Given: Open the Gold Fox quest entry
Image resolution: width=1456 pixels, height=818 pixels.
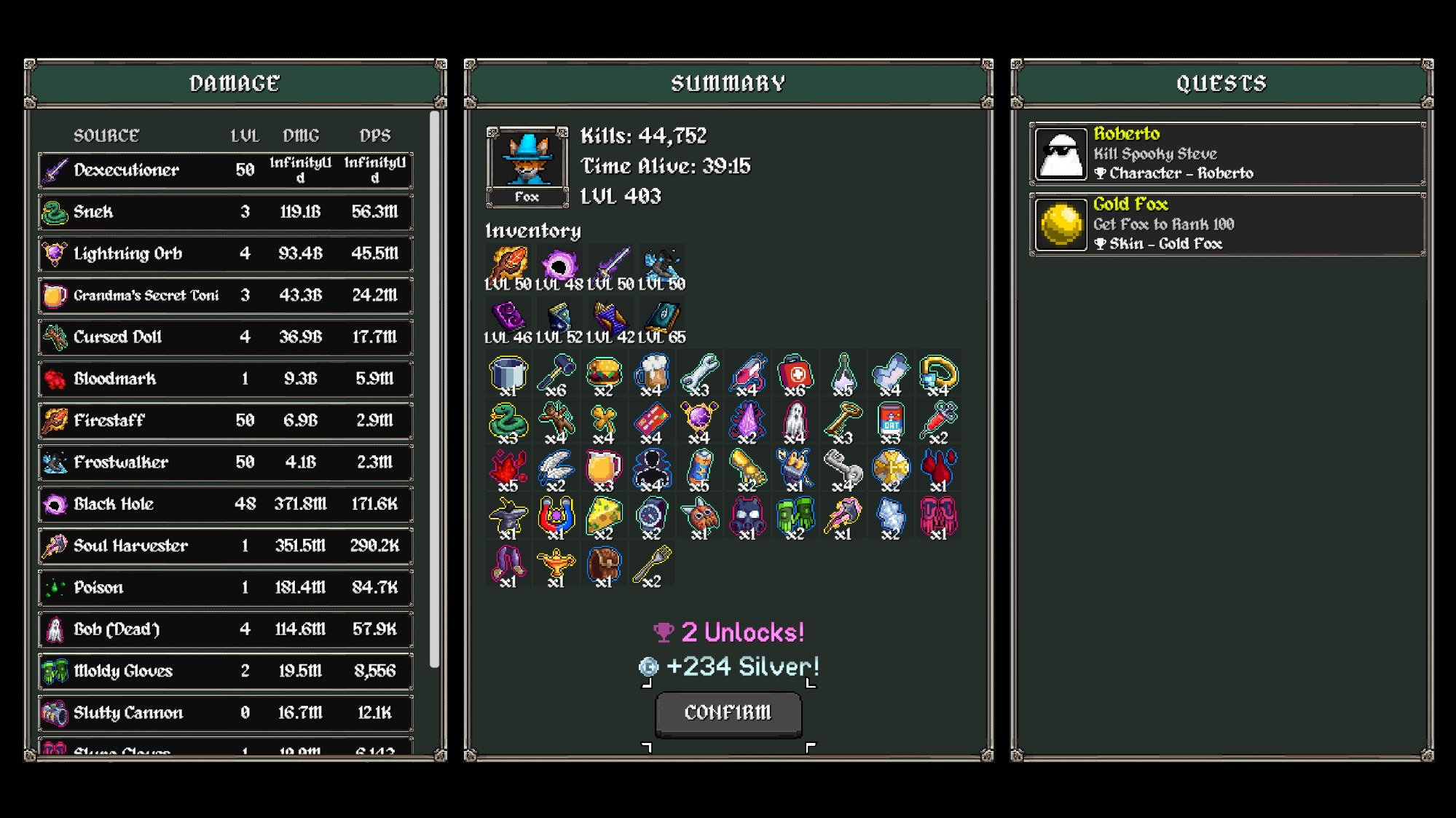Looking at the screenshot, I should coord(1227,224).
